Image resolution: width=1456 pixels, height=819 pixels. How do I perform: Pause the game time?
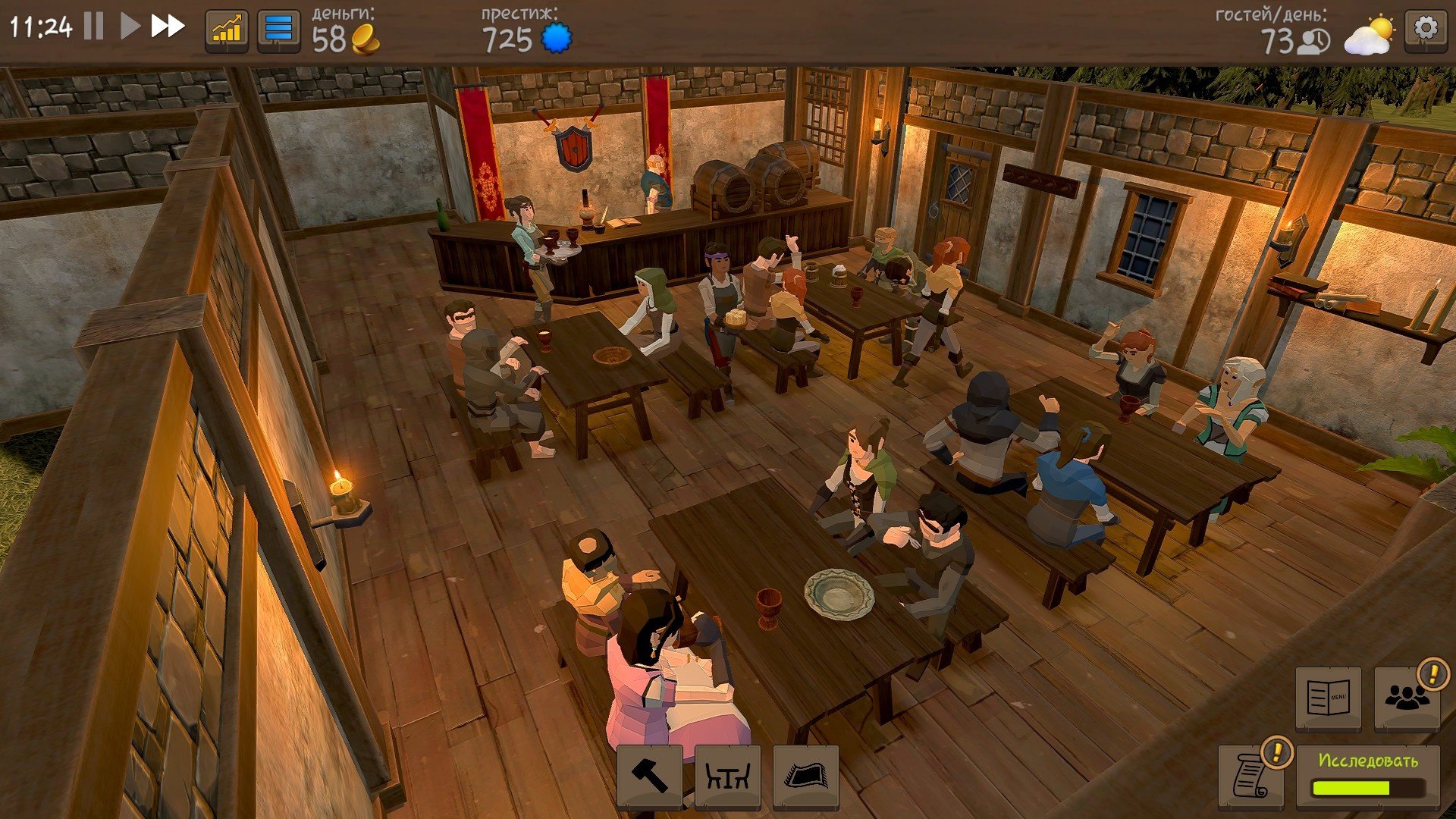pos(93,27)
